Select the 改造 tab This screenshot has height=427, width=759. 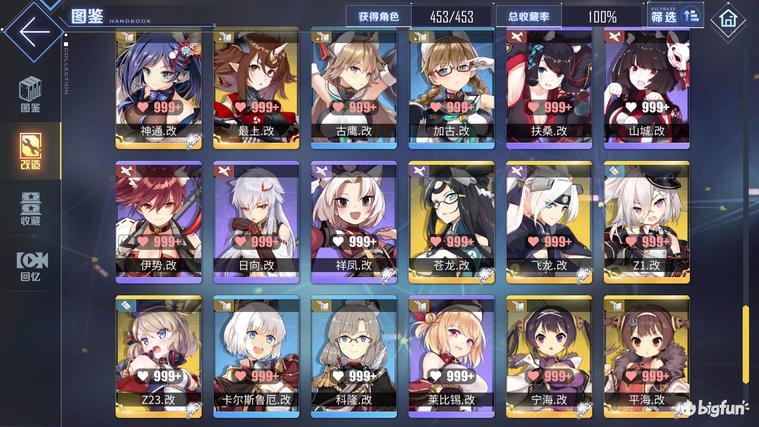pos(30,150)
